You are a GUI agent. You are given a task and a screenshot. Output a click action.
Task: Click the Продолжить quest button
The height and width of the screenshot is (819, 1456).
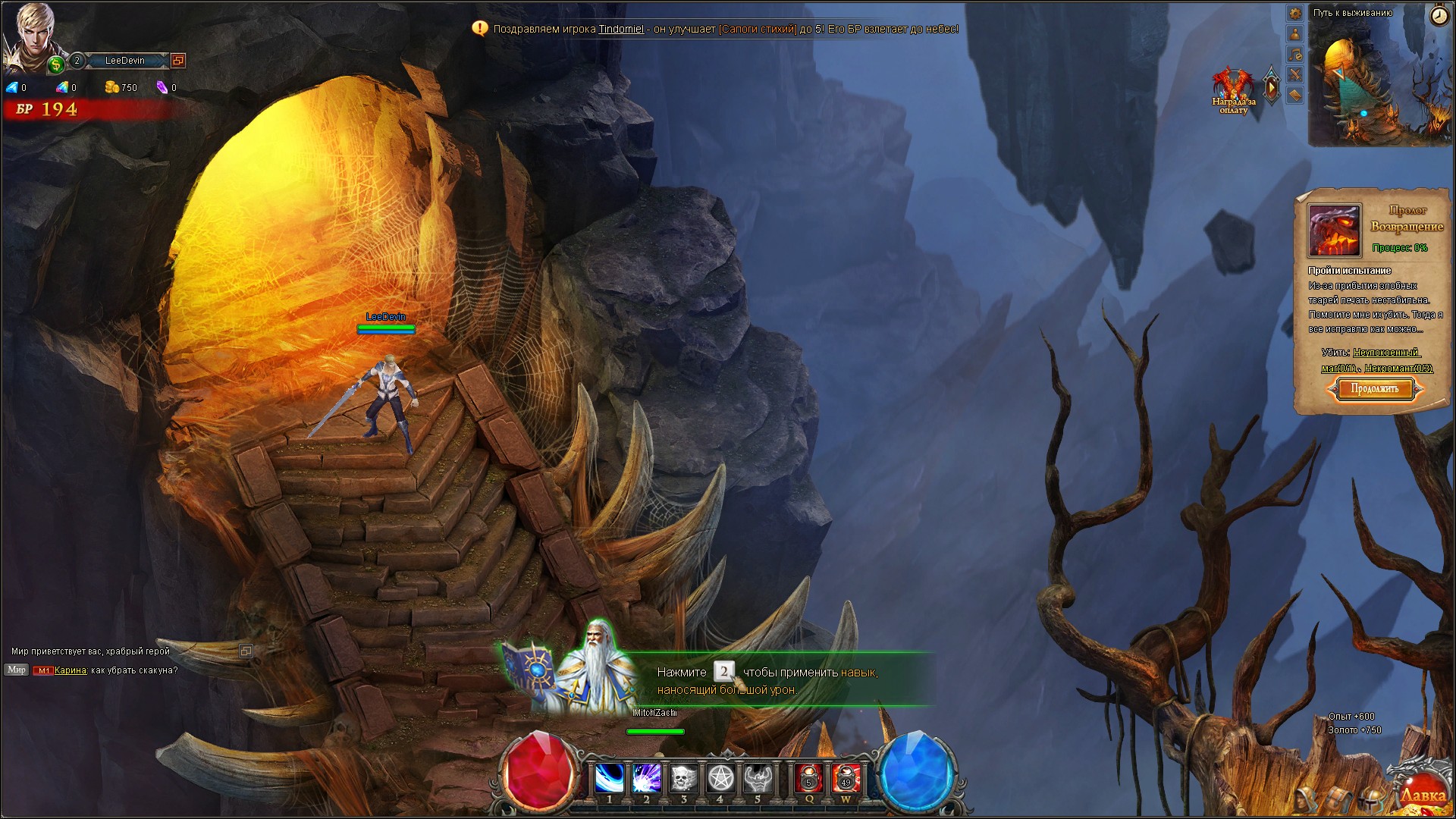coord(1374,389)
